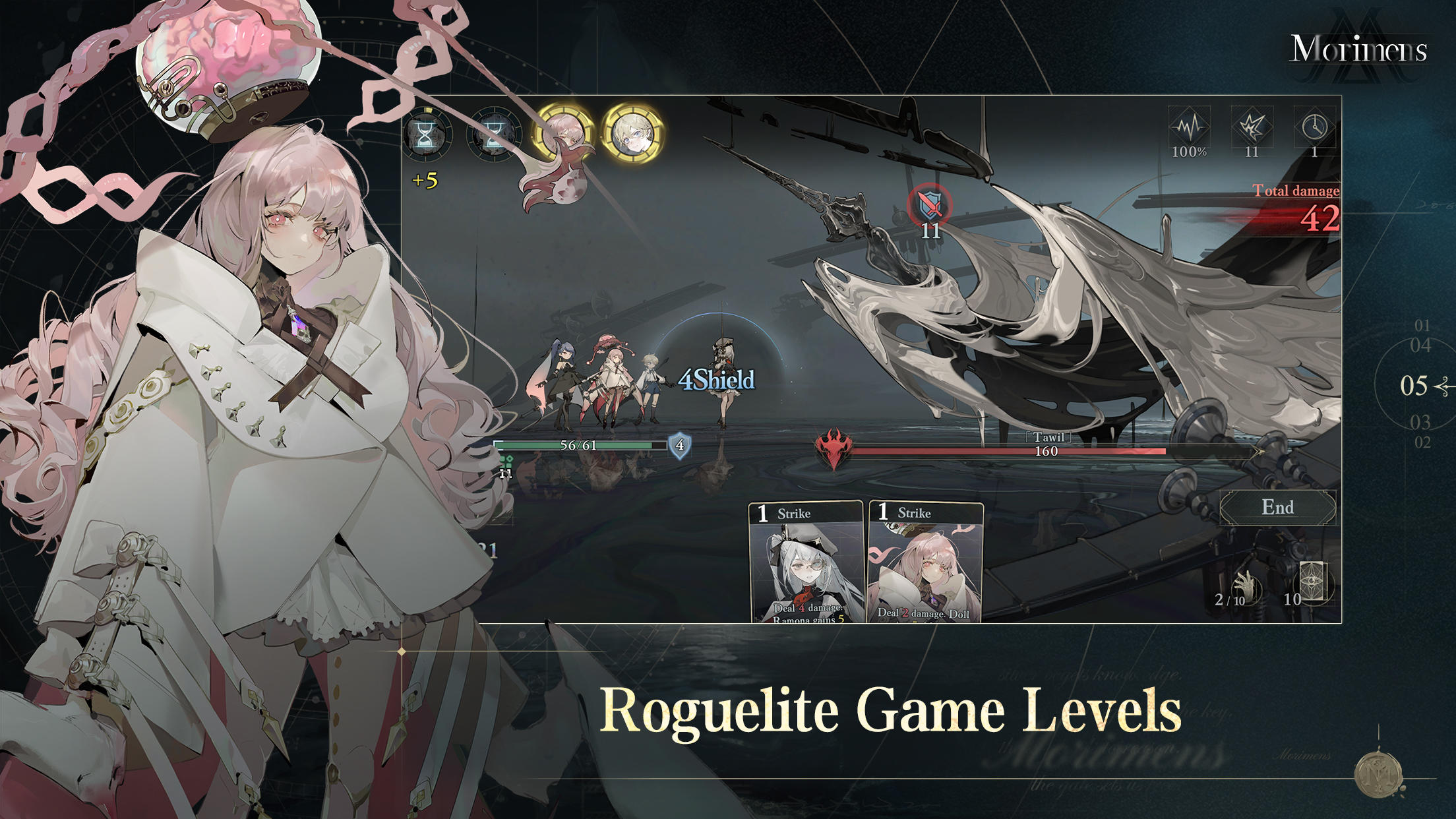Expand the stage 01 entry in level list
The height and width of the screenshot is (819, 1456).
coord(1422,326)
